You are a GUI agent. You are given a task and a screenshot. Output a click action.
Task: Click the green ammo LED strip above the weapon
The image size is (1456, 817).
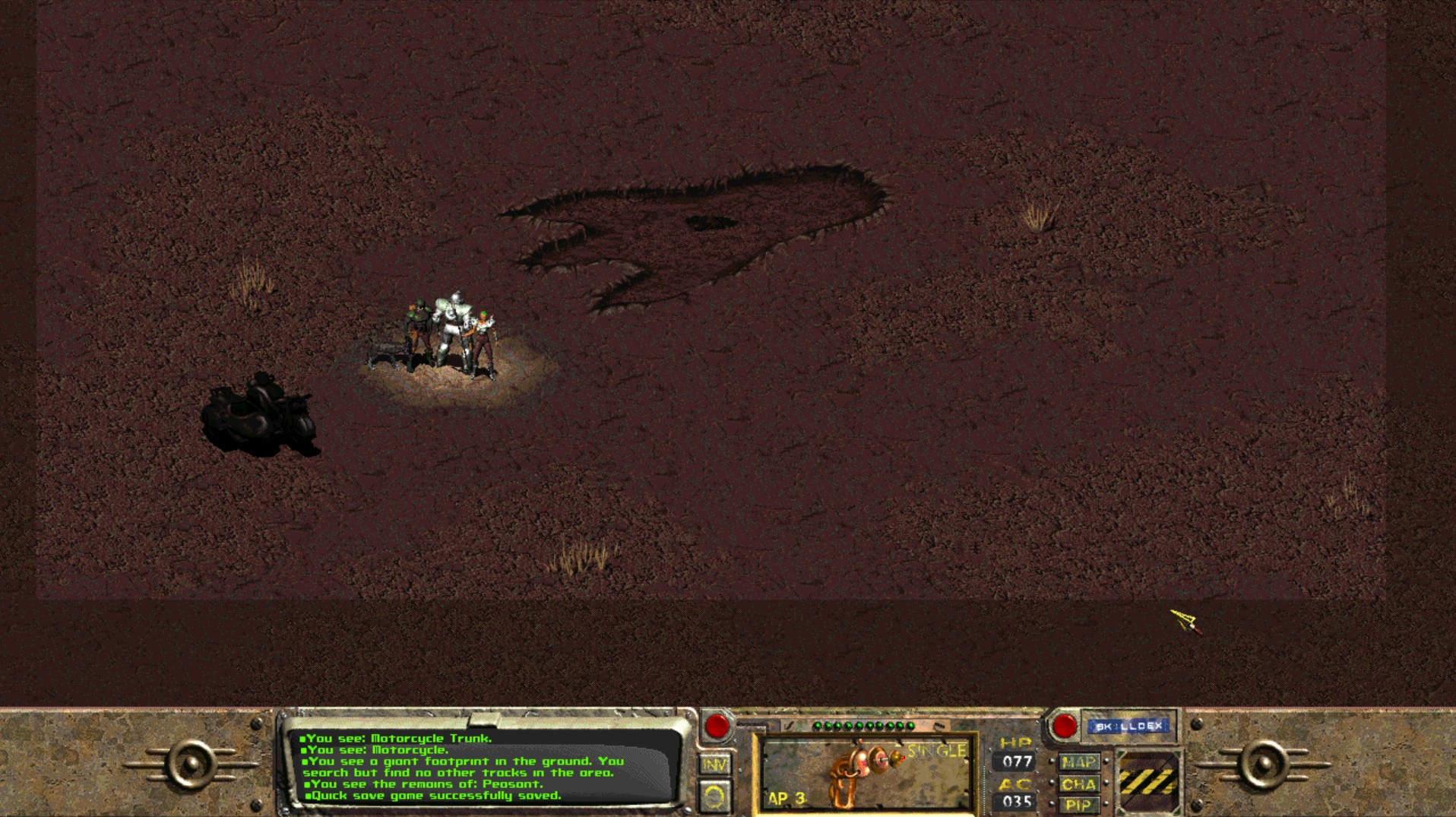pyautogui.click(x=863, y=724)
